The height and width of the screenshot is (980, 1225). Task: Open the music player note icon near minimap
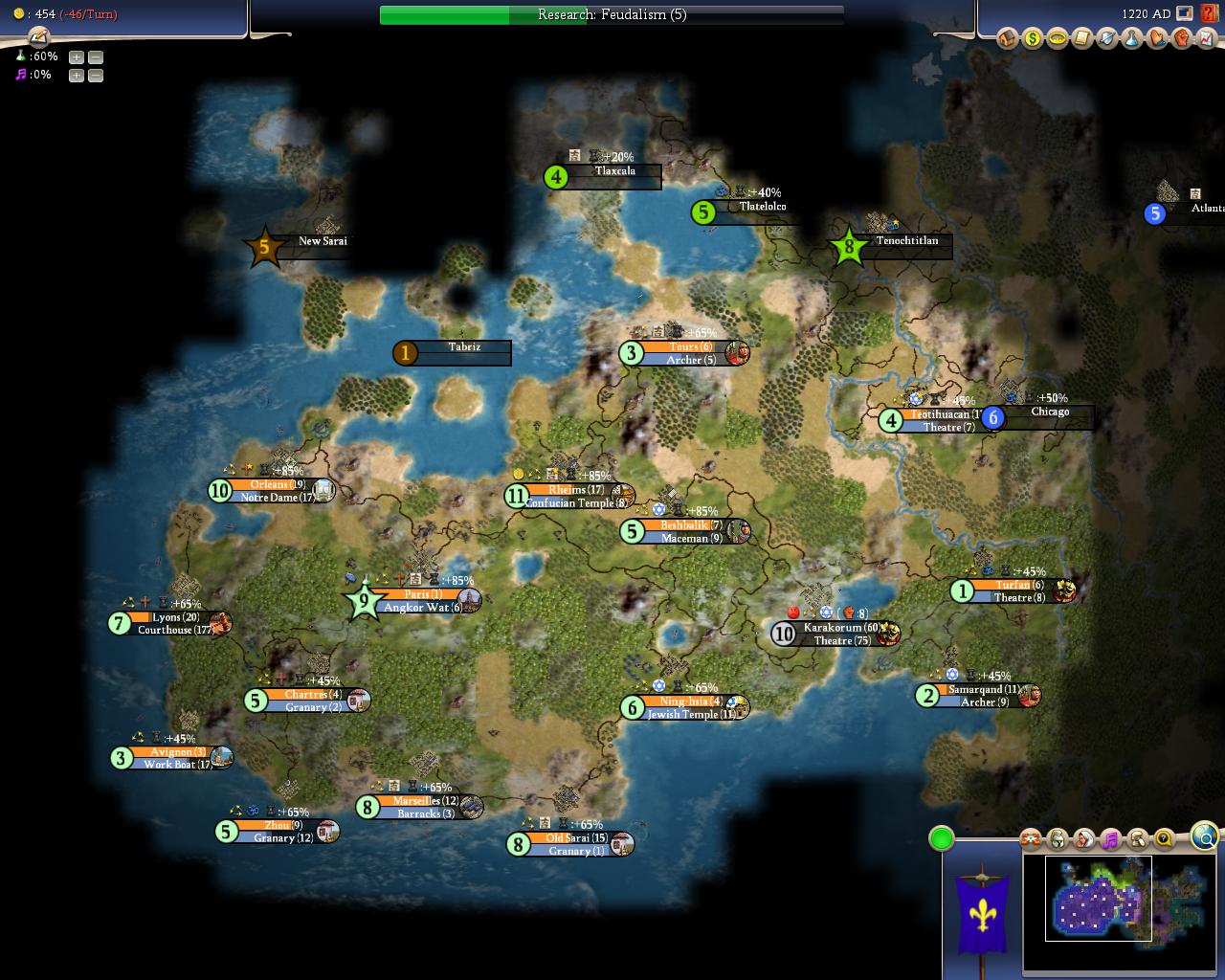tap(1110, 839)
